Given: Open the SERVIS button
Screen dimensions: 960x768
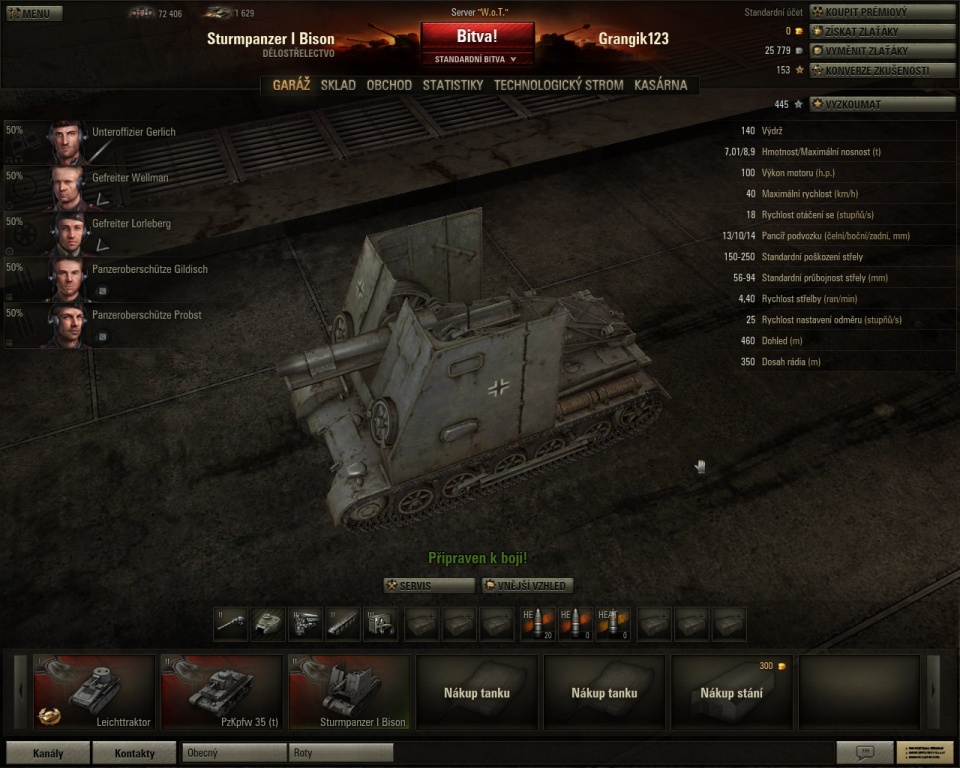Looking at the screenshot, I should click(429, 585).
